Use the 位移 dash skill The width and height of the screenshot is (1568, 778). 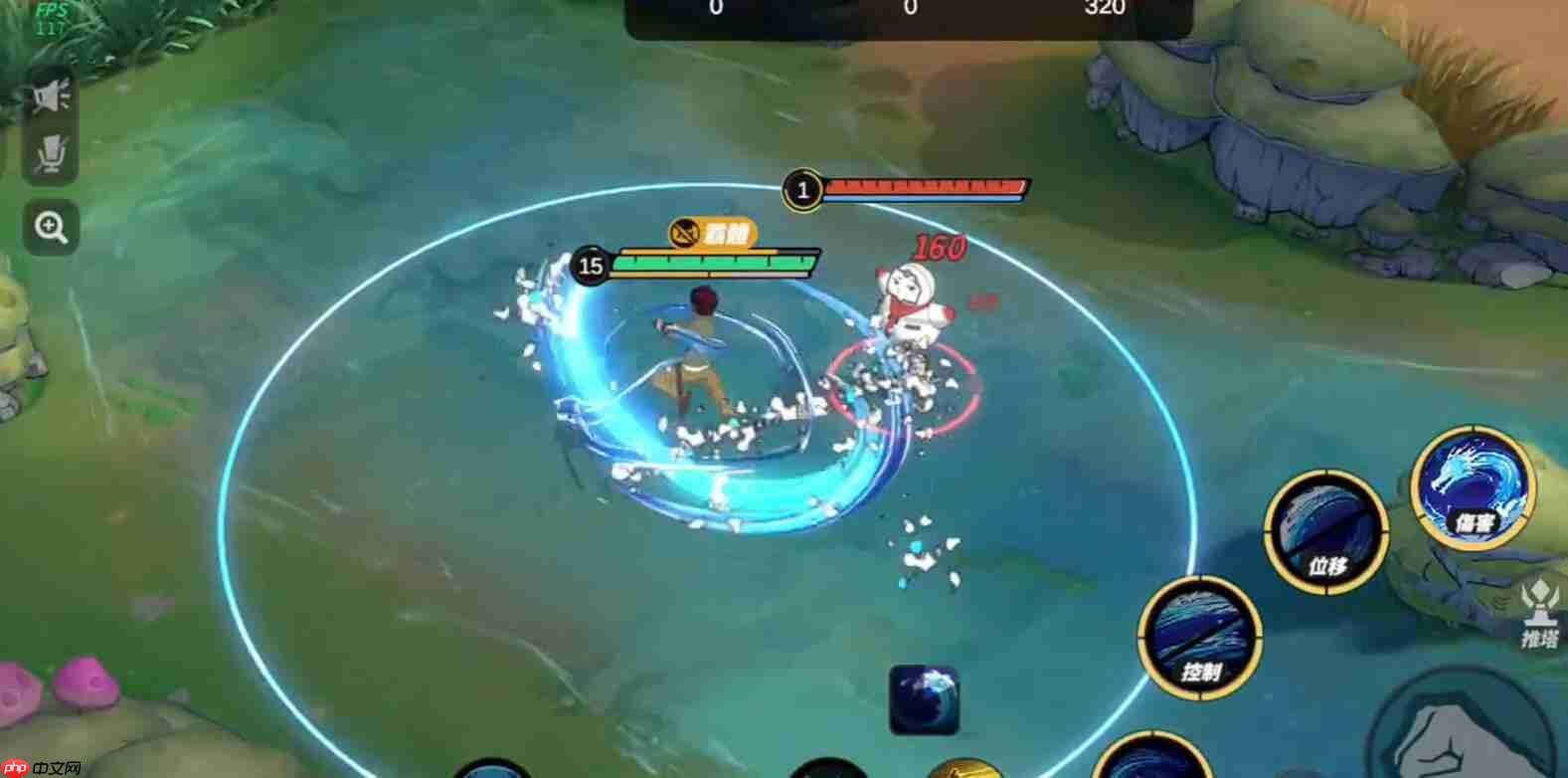1325,530
